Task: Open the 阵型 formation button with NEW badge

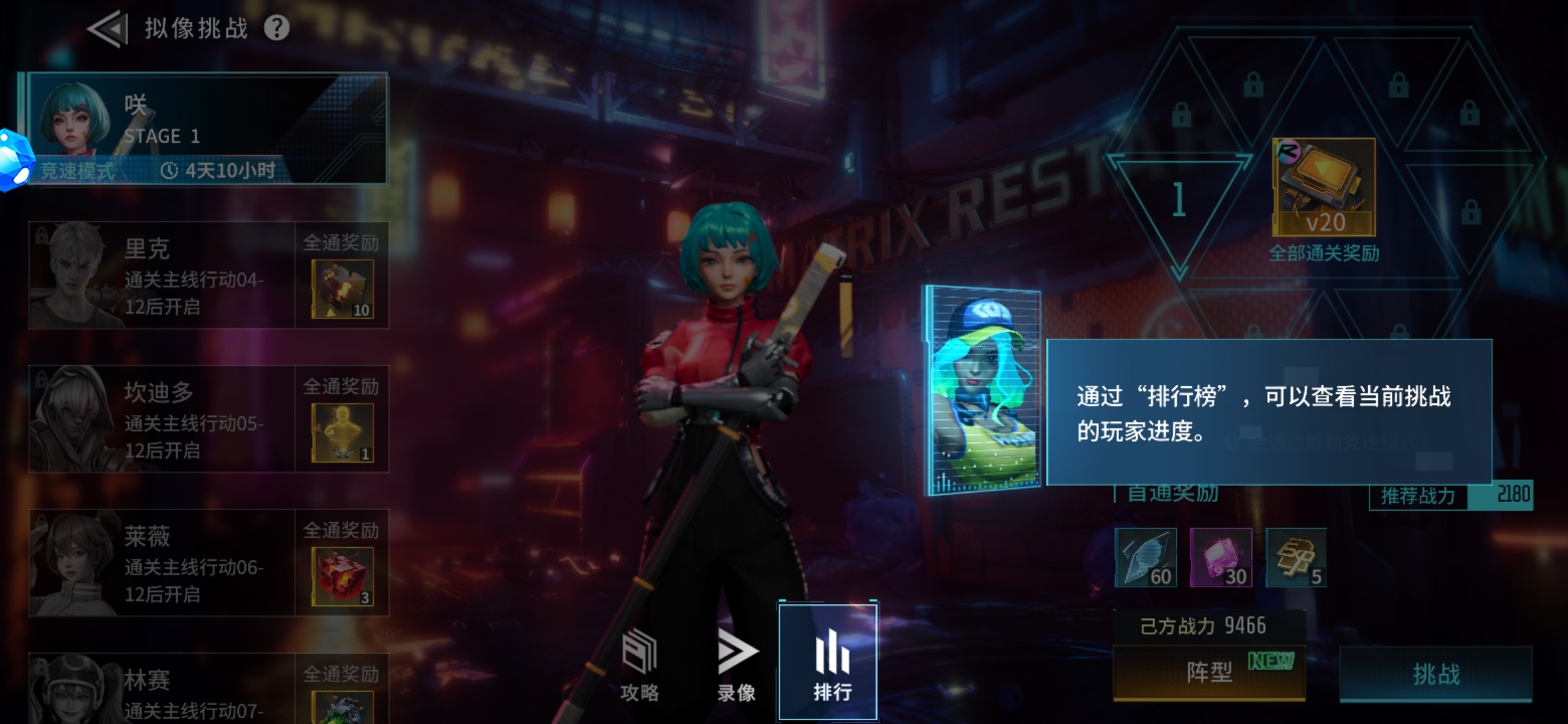Action: click(x=1208, y=674)
